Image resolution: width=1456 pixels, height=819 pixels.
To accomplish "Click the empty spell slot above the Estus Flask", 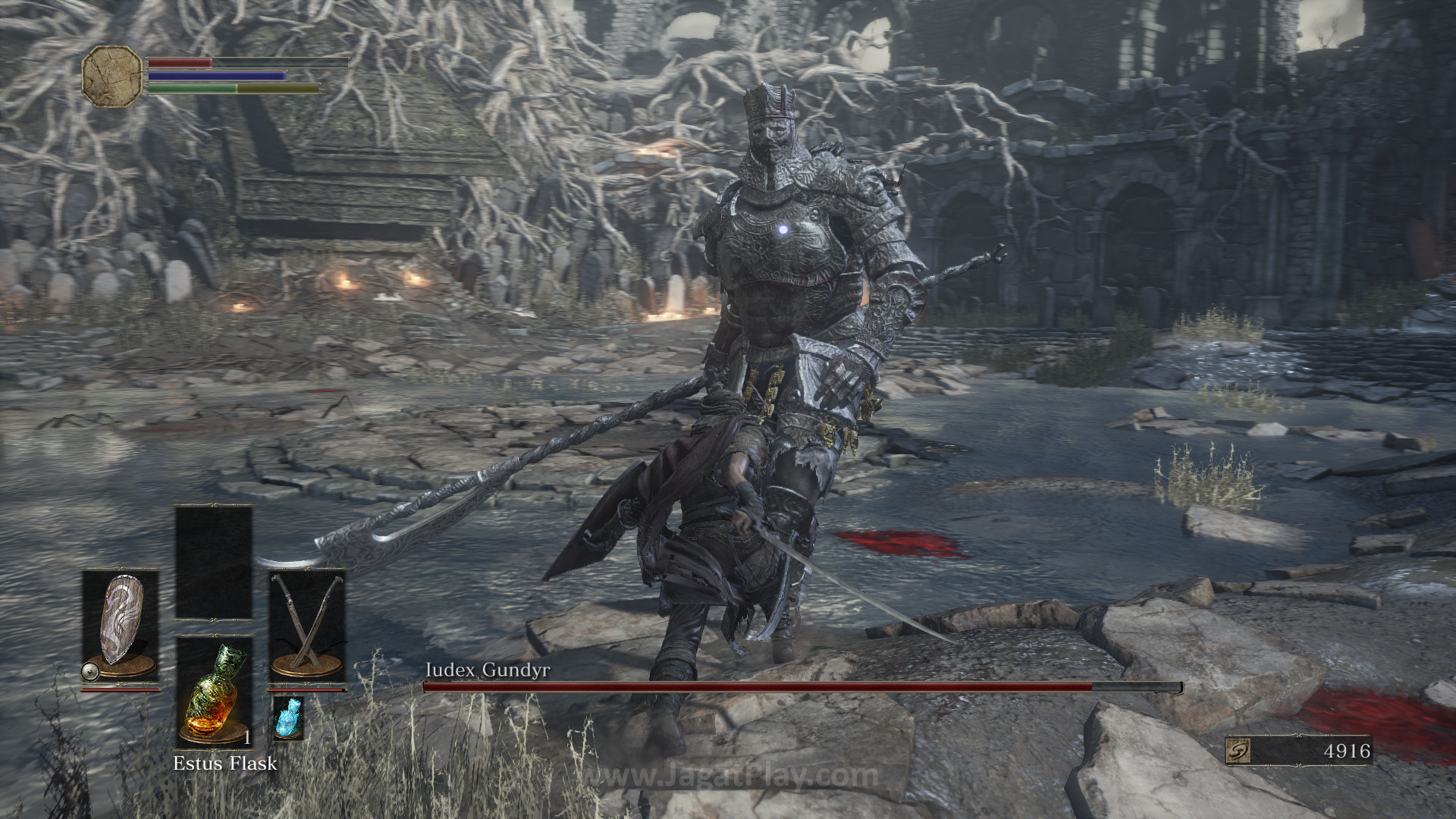I will [x=214, y=562].
